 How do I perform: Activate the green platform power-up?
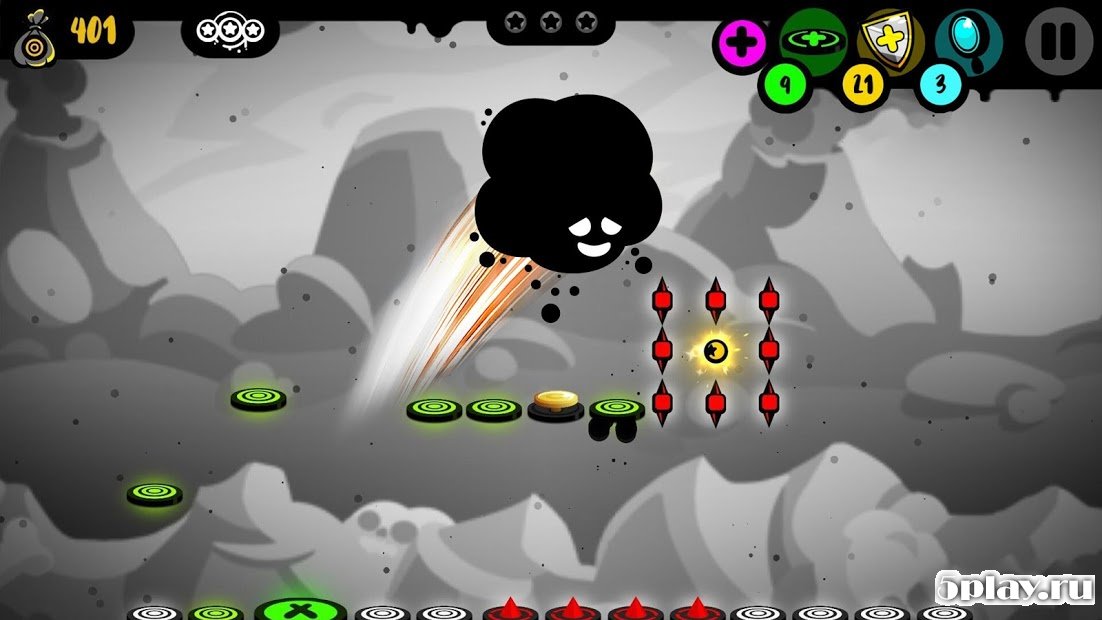point(812,38)
